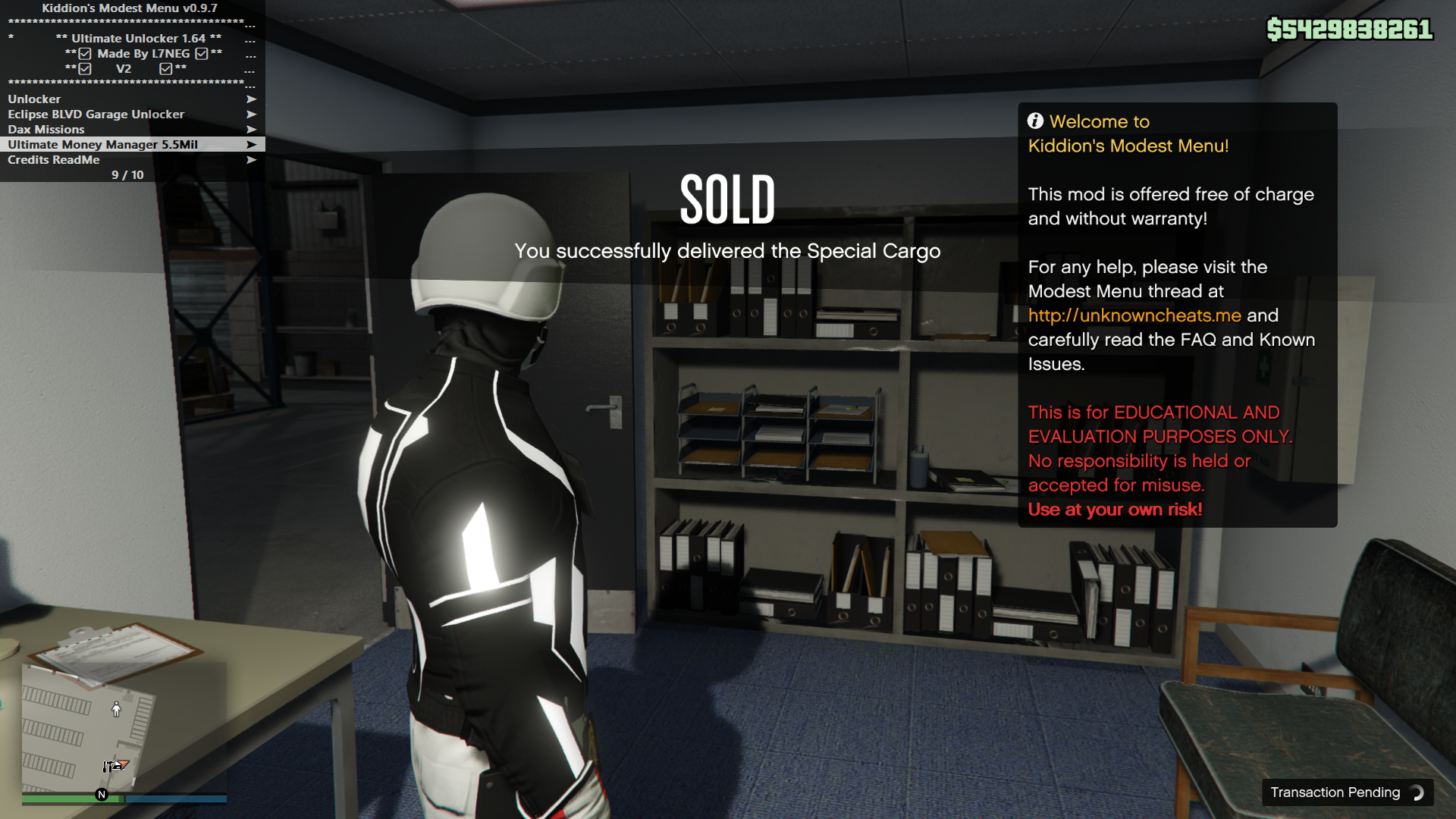The height and width of the screenshot is (819, 1456).
Task: Select Ultimate Money Manager 5.5Mil
Action: [x=102, y=144]
